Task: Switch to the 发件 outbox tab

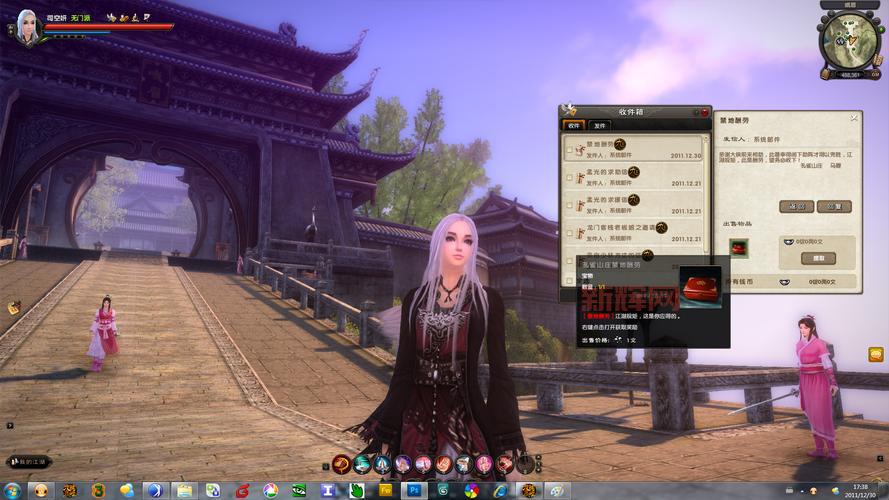Action: click(600, 126)
